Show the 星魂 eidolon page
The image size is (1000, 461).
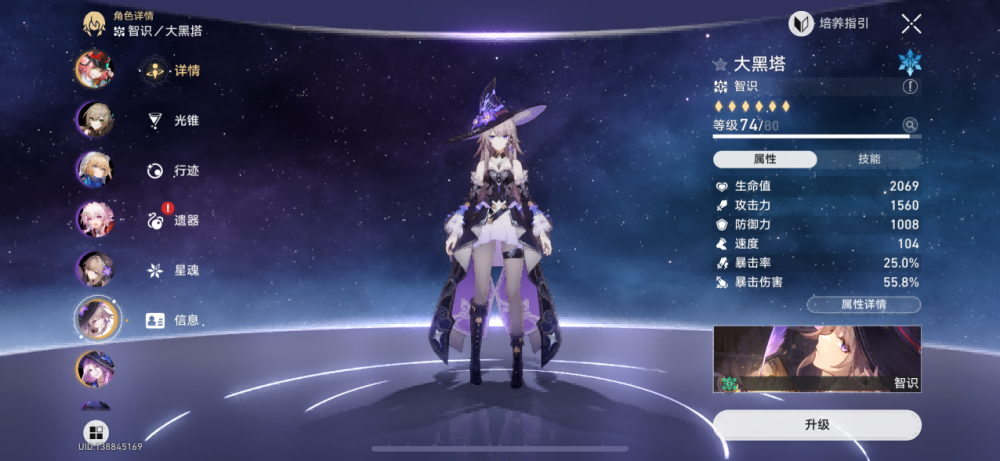click(175, 270)
